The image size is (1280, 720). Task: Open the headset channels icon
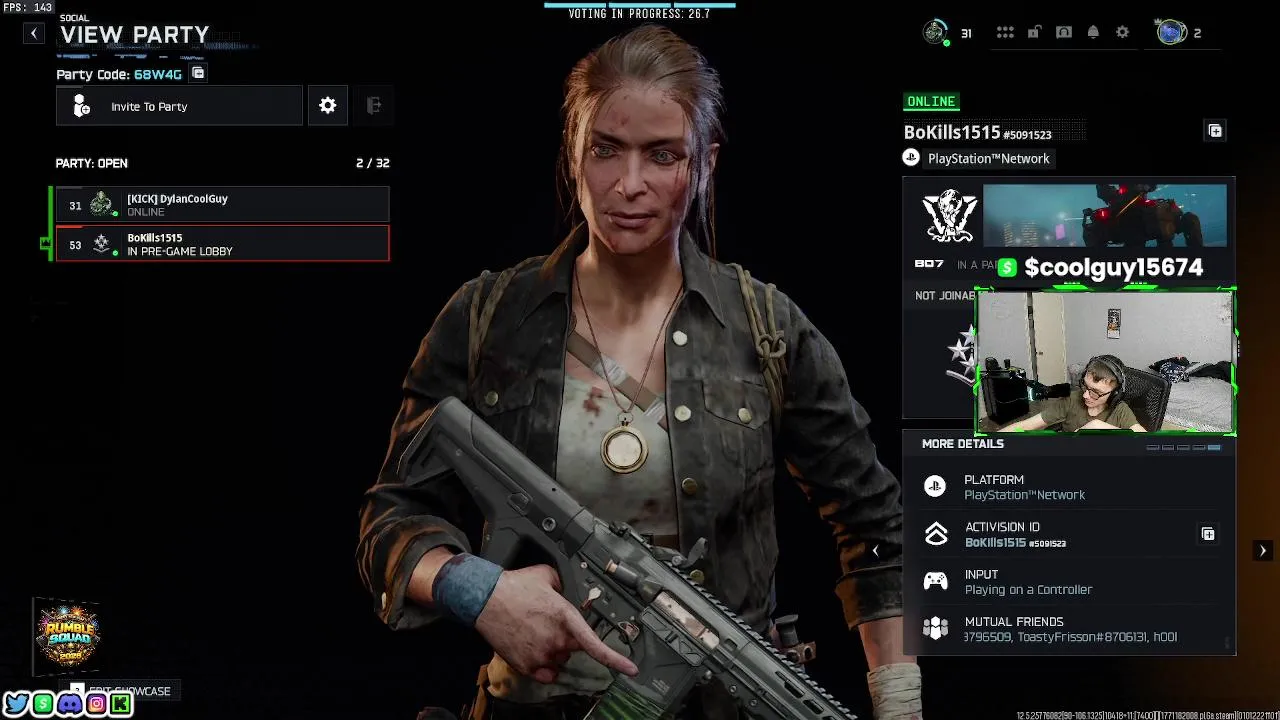(1064, 33)
